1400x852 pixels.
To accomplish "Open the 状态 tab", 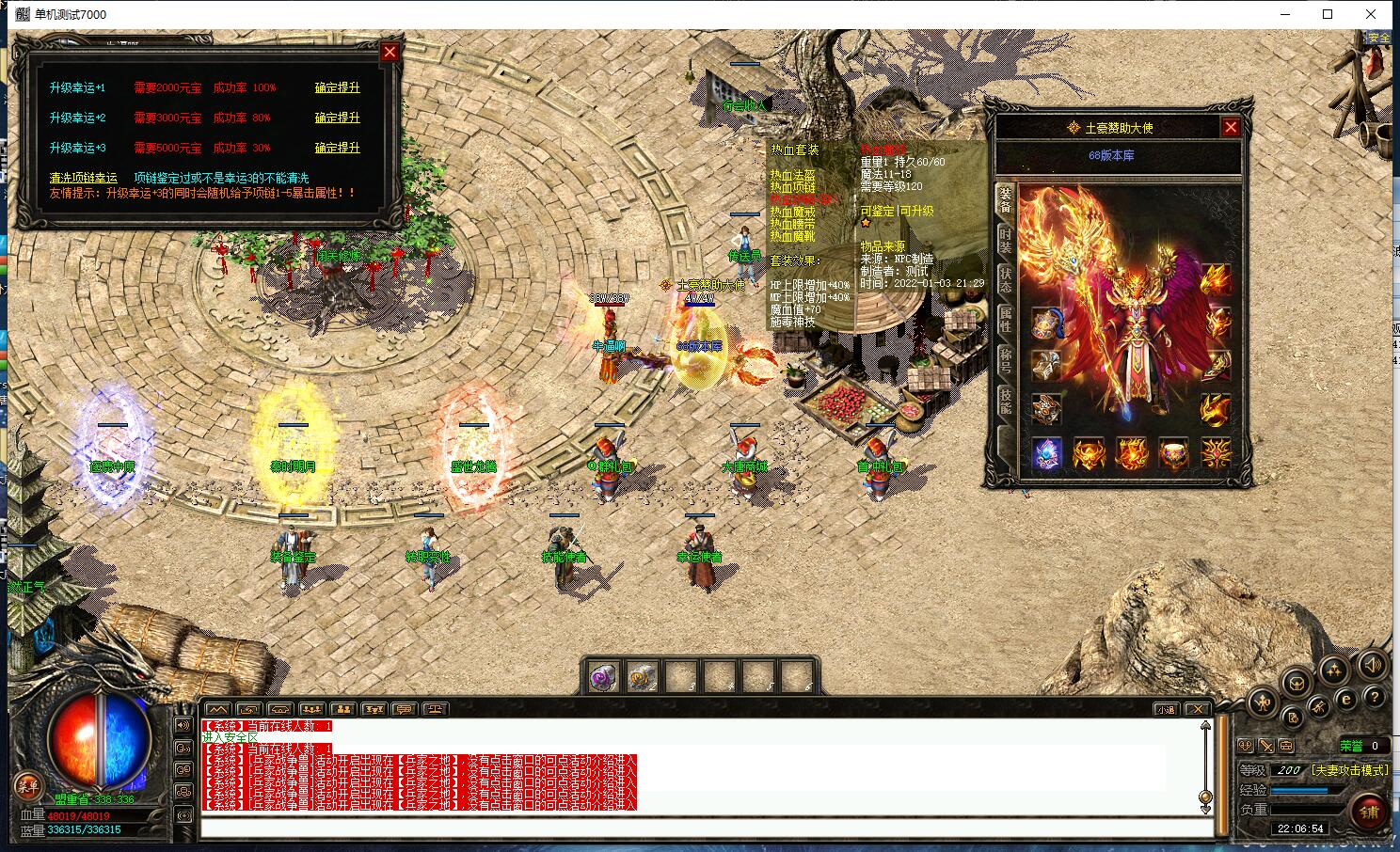I will click(1005, 279).
